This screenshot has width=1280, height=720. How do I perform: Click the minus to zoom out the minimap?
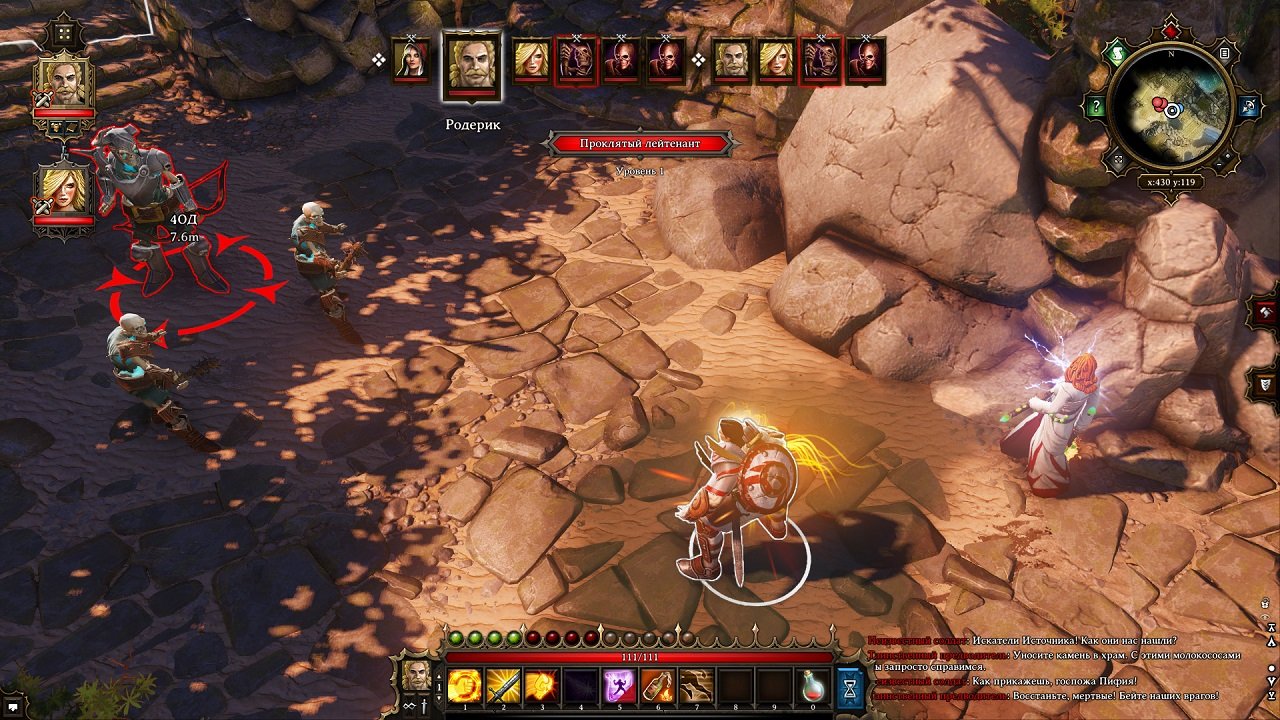(x=1219, y=164)
